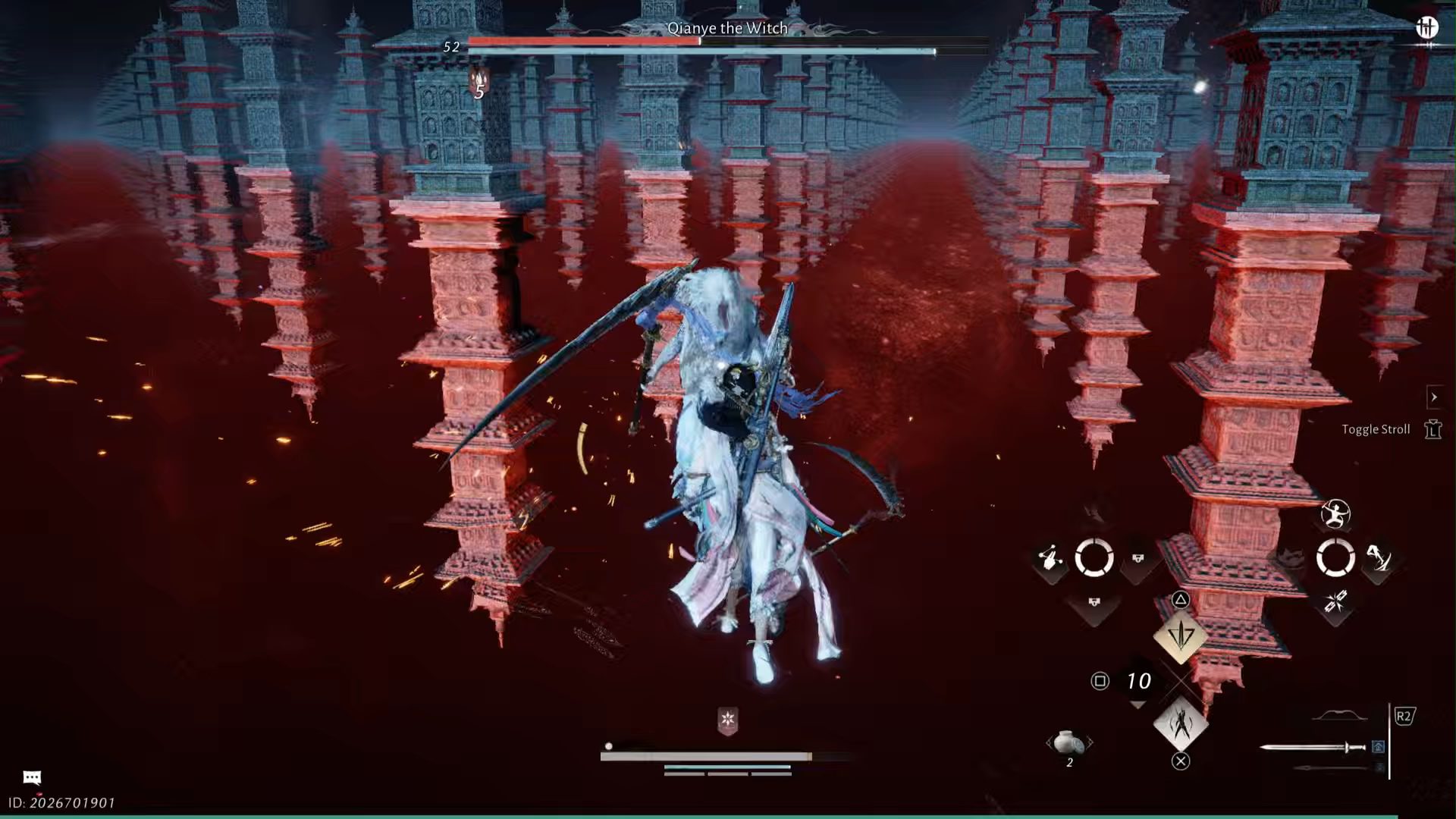Activate the archer stance mystic skill

point(1335,514)
